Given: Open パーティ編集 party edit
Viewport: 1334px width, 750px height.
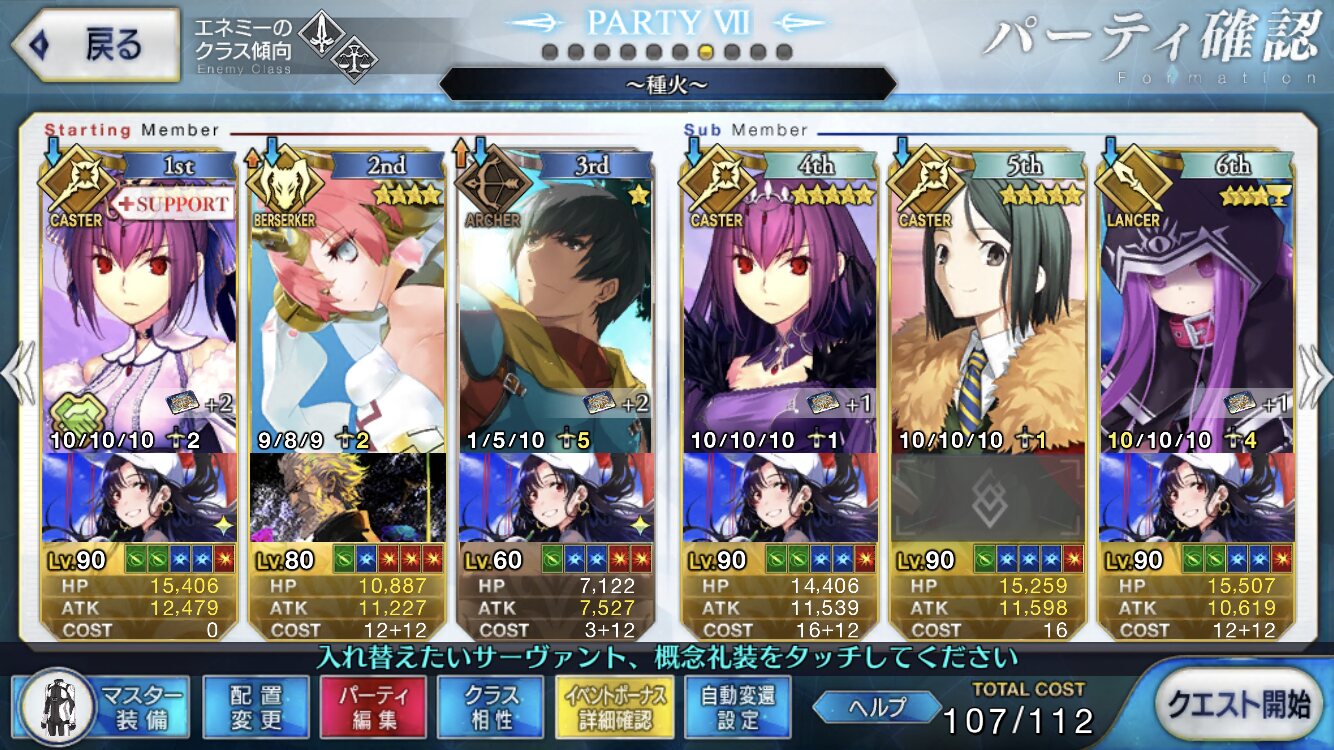Looking at the screenshot, I should (373, 707).
